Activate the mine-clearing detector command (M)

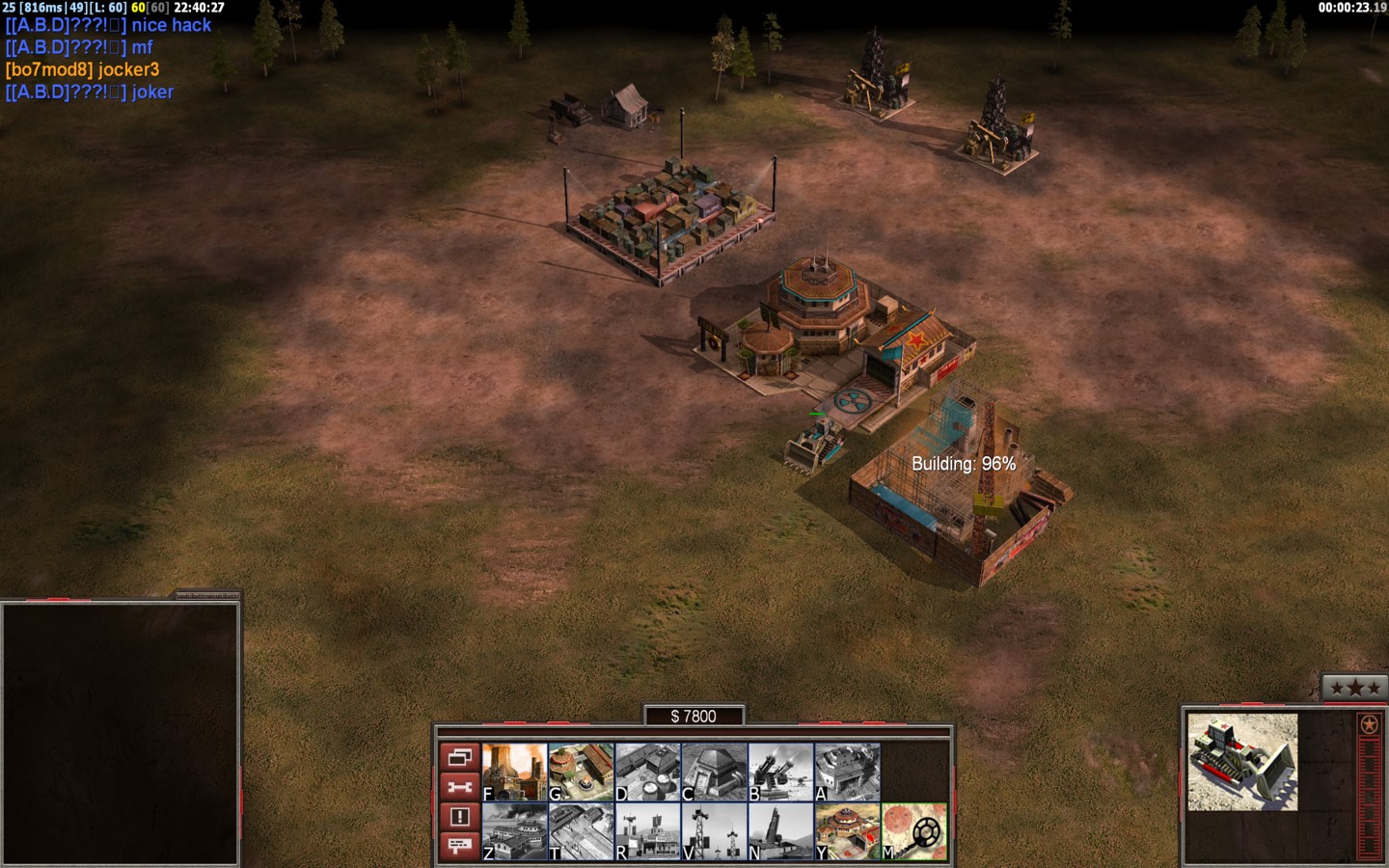click(913, 831)
